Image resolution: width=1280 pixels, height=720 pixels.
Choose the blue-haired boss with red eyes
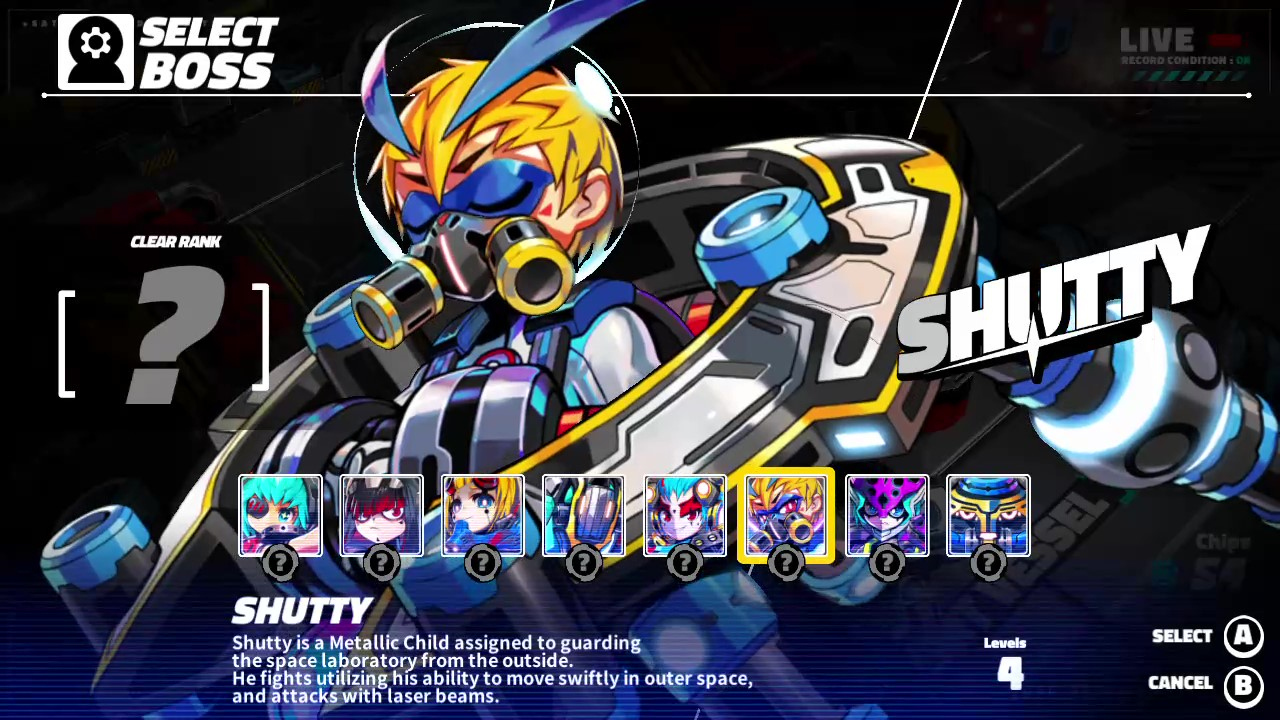(684, 515)
